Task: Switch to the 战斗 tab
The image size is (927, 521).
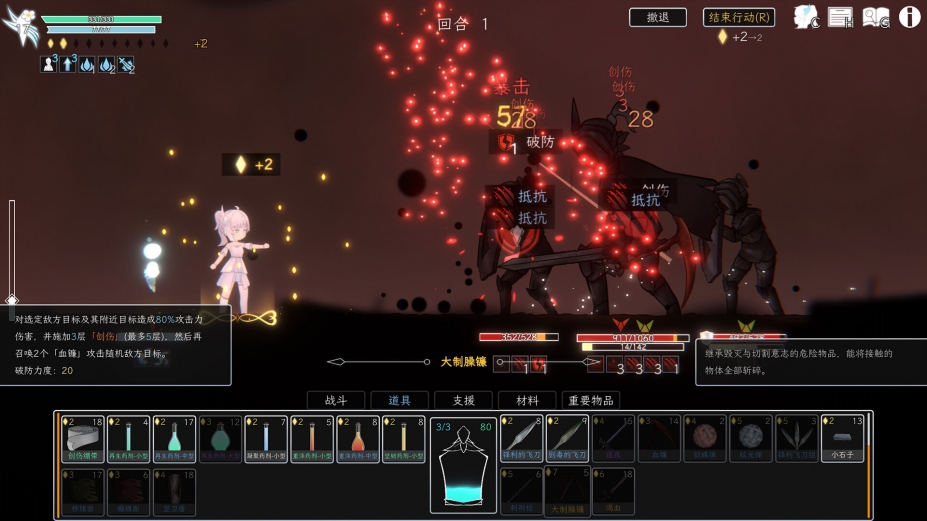Action: pos(335,400)
